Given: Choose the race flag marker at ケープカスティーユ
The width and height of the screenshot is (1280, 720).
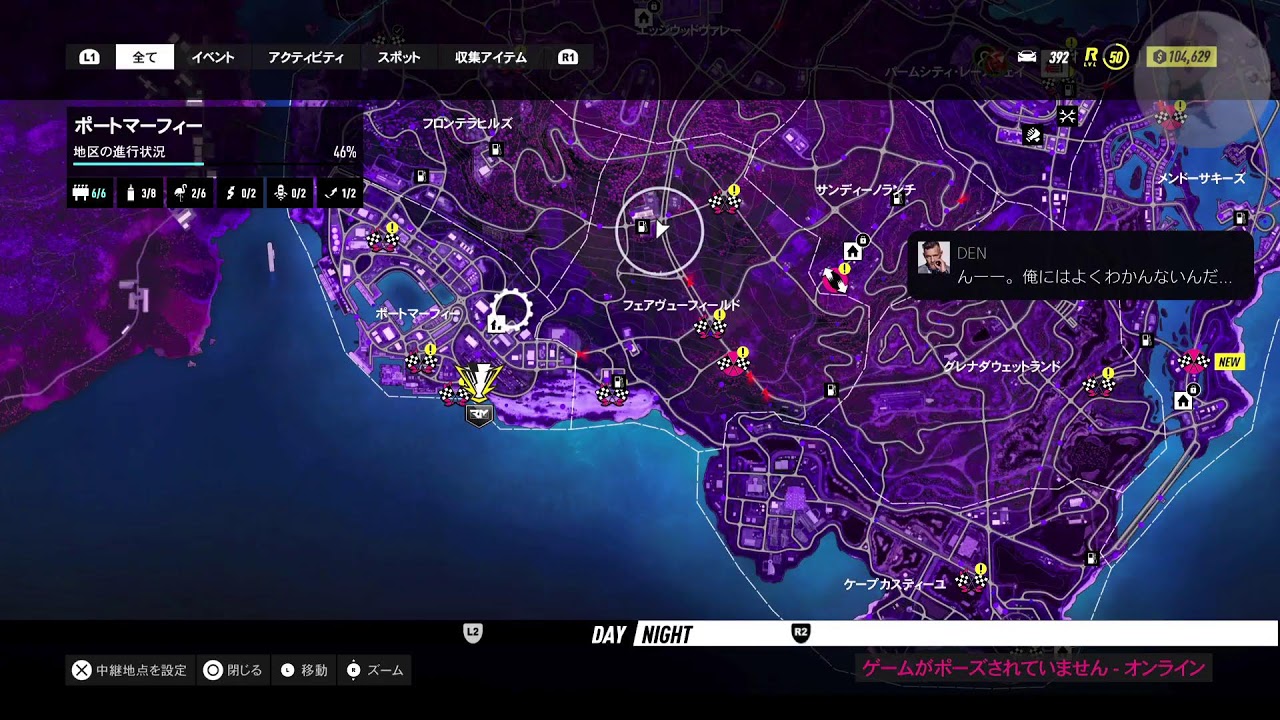Looking at the screenshot, I should 968,580.
